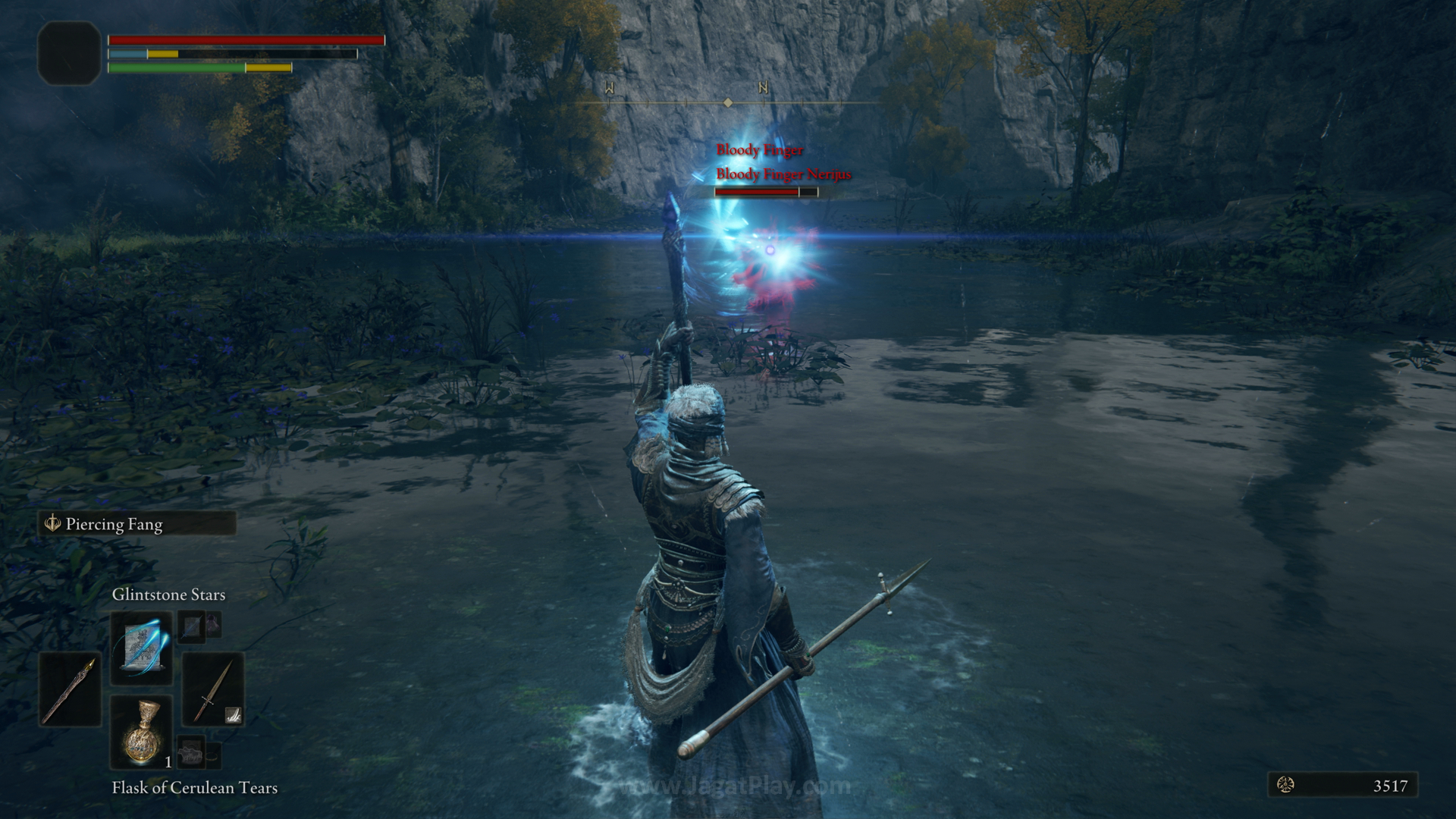
Task: Click the compass bar at the top
Action: click(x=726, y=102)
